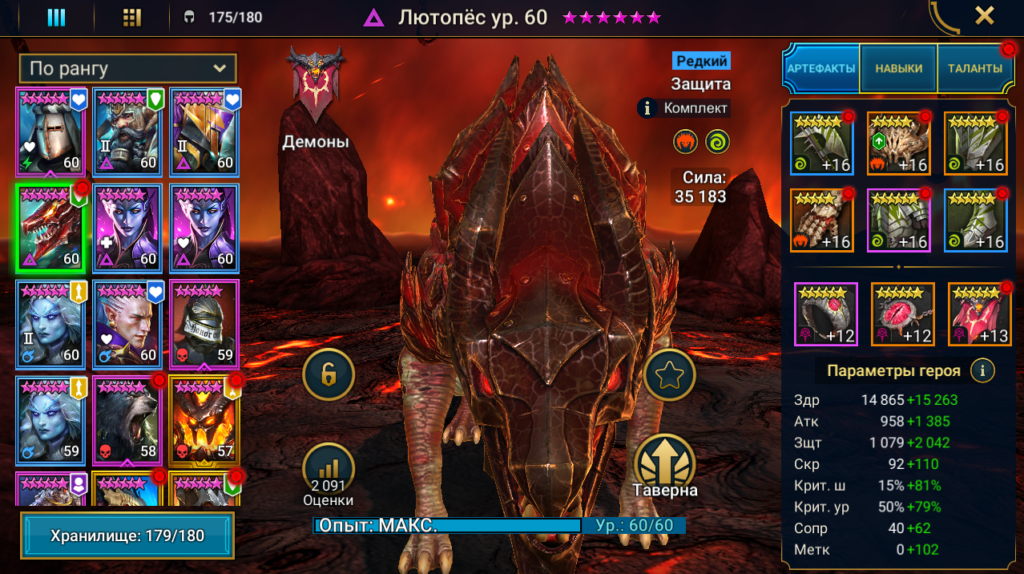Switch to the three-column list view

click(56, 17)
